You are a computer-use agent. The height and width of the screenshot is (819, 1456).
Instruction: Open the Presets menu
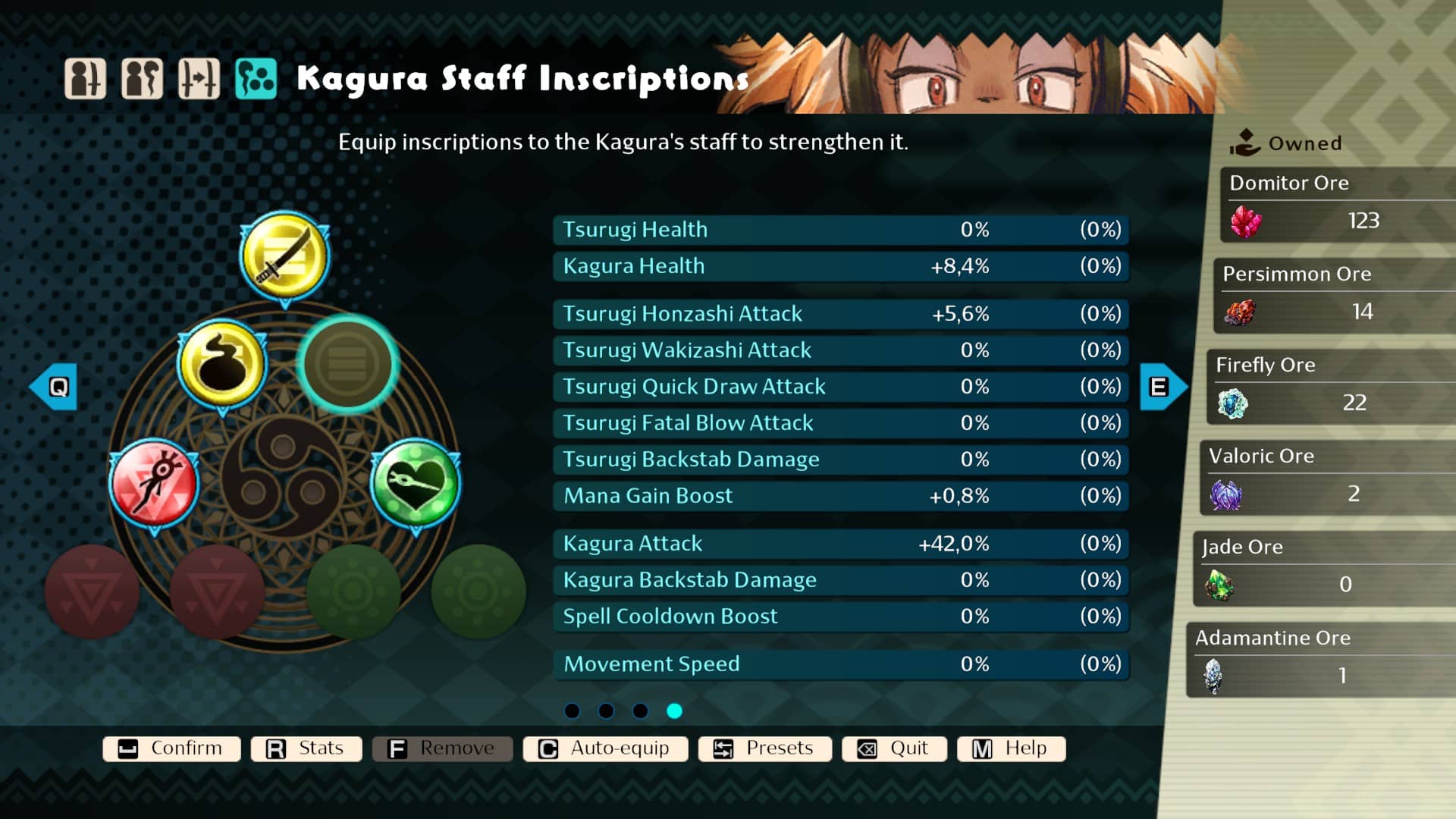[x=764, y=748]
